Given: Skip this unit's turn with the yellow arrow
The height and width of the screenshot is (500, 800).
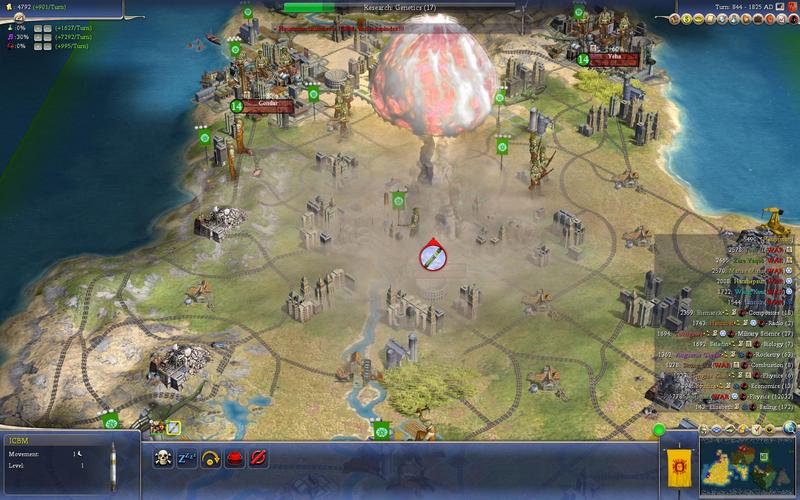Looking at the screenshot, I should tap(211, 457).
